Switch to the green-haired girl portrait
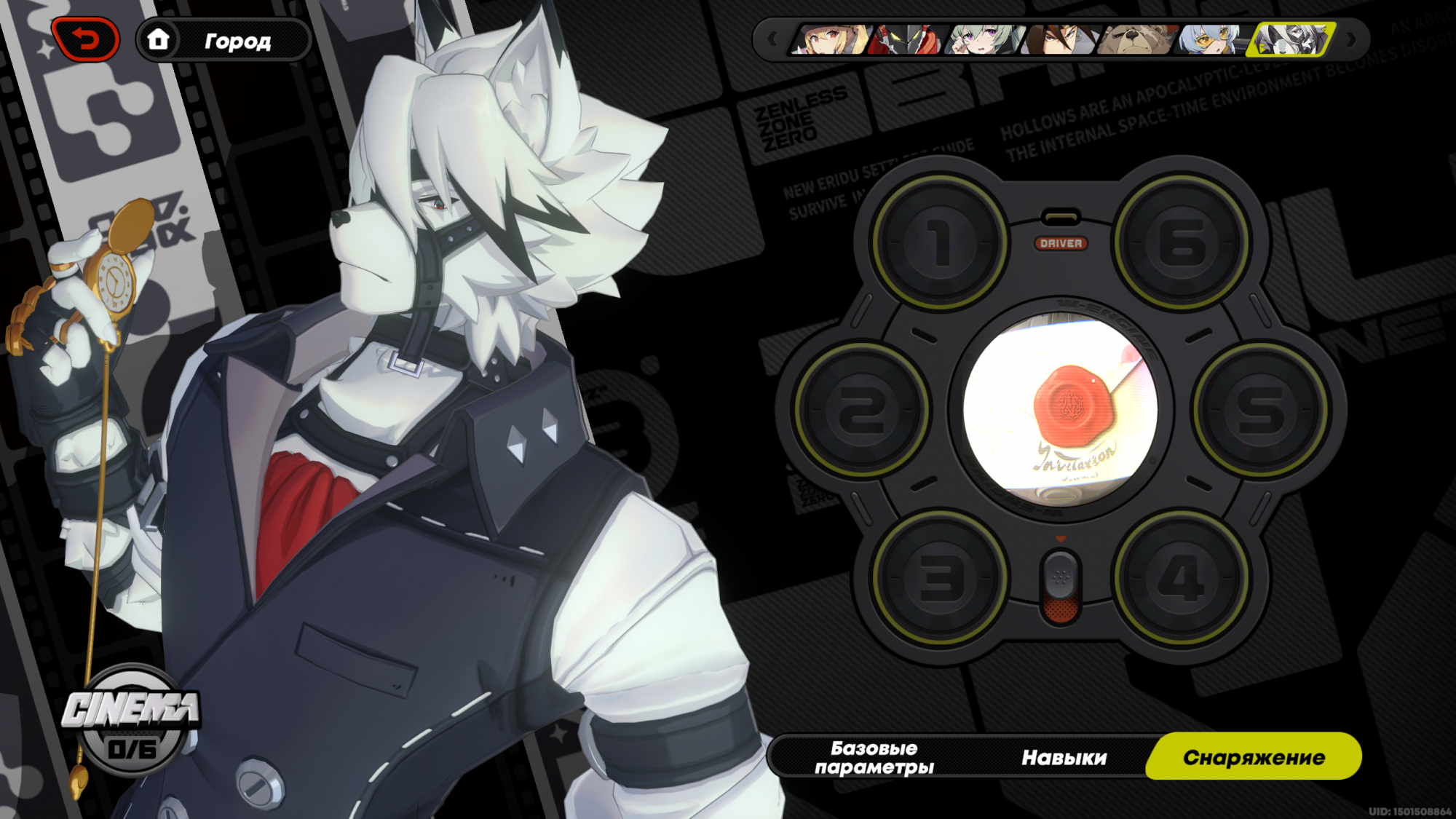Image resolution: width=1456 pixels, height=819 pixels. click(x=983, y=39)
